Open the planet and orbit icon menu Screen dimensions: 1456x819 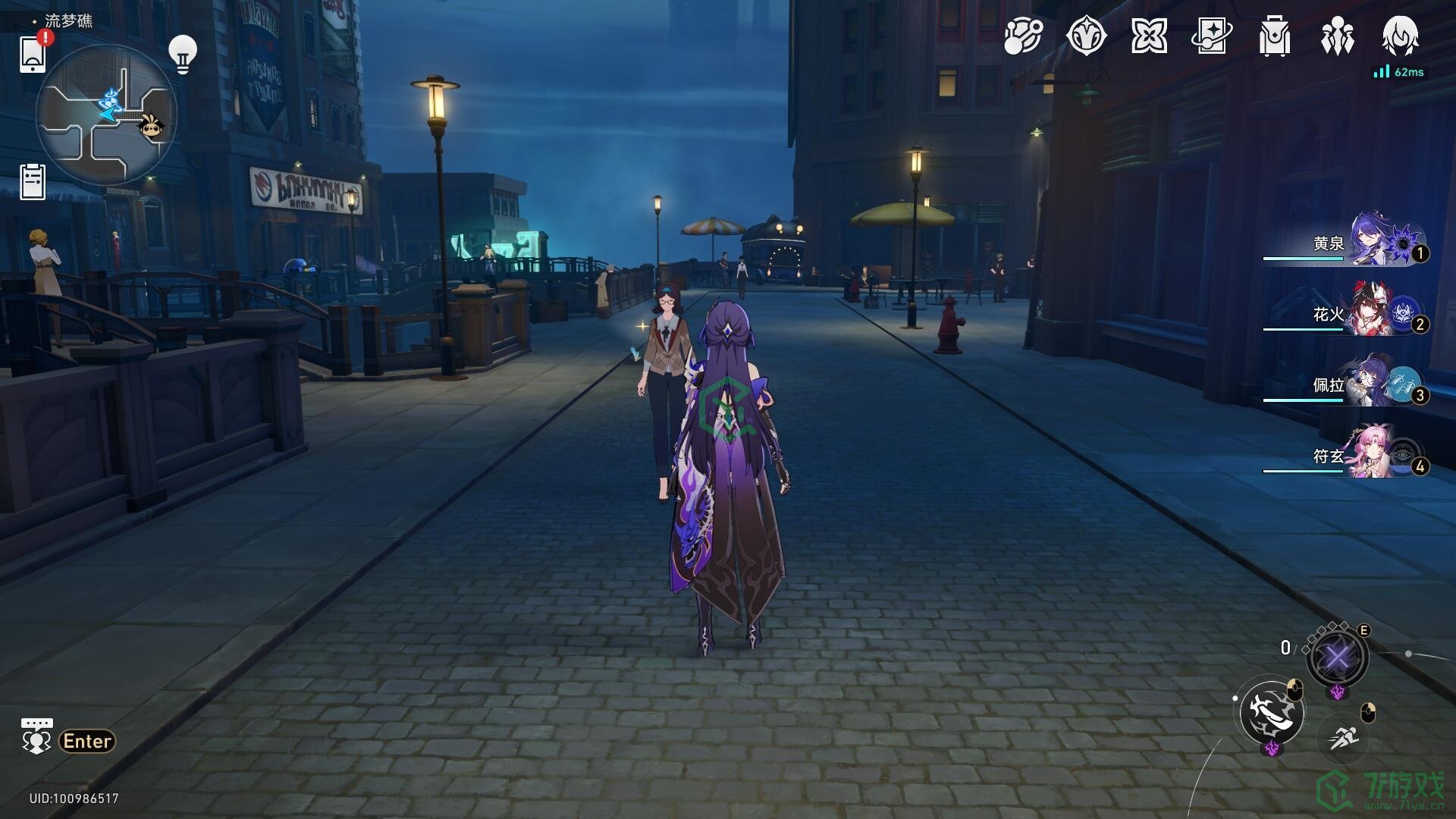pyautogui.click(x=1023, y=36)
